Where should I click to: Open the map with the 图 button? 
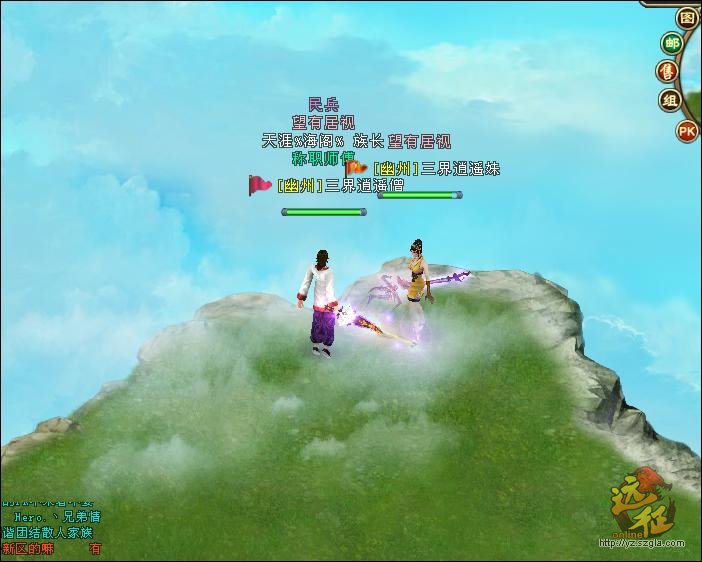click(687, 17)
